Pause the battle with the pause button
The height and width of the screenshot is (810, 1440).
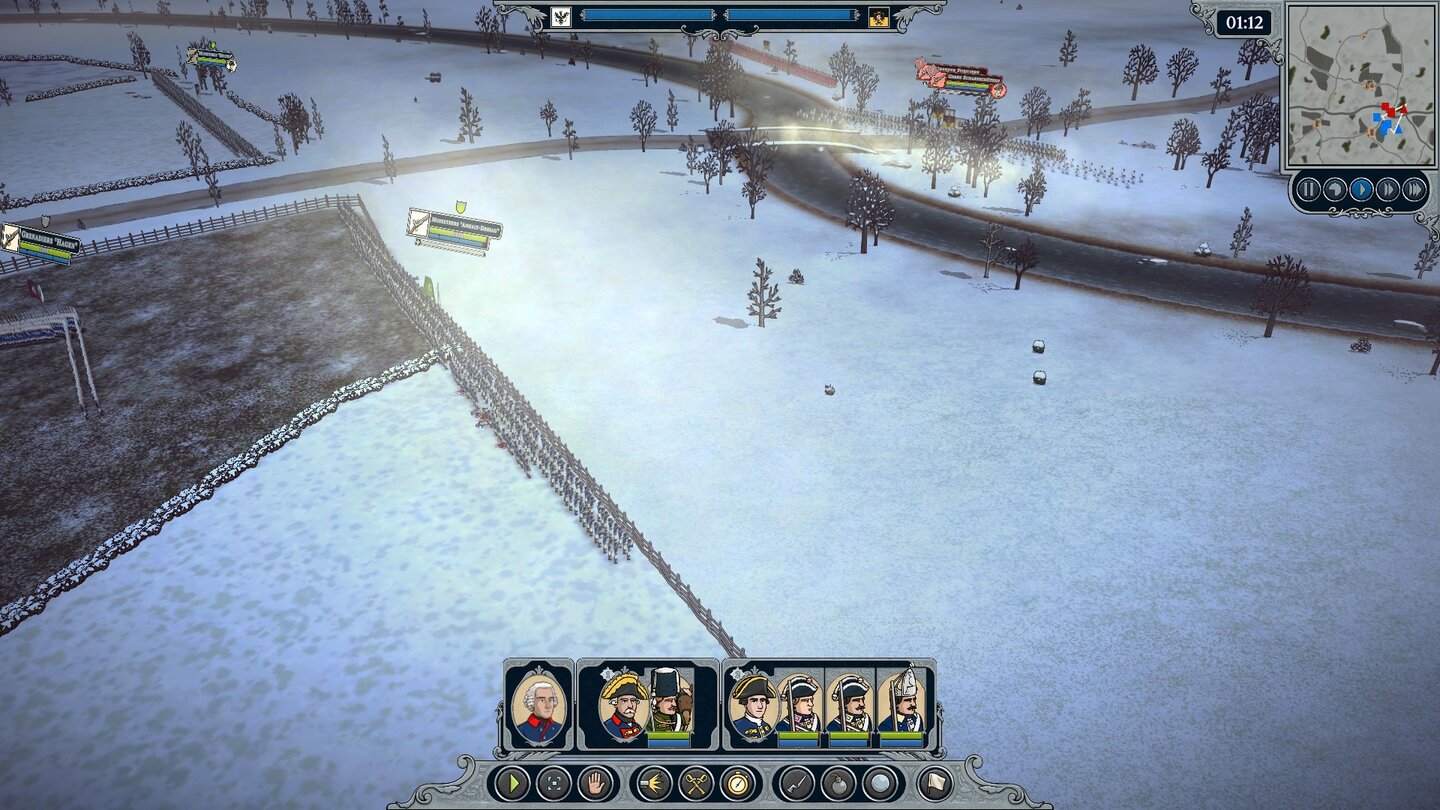click(1308, 189)
